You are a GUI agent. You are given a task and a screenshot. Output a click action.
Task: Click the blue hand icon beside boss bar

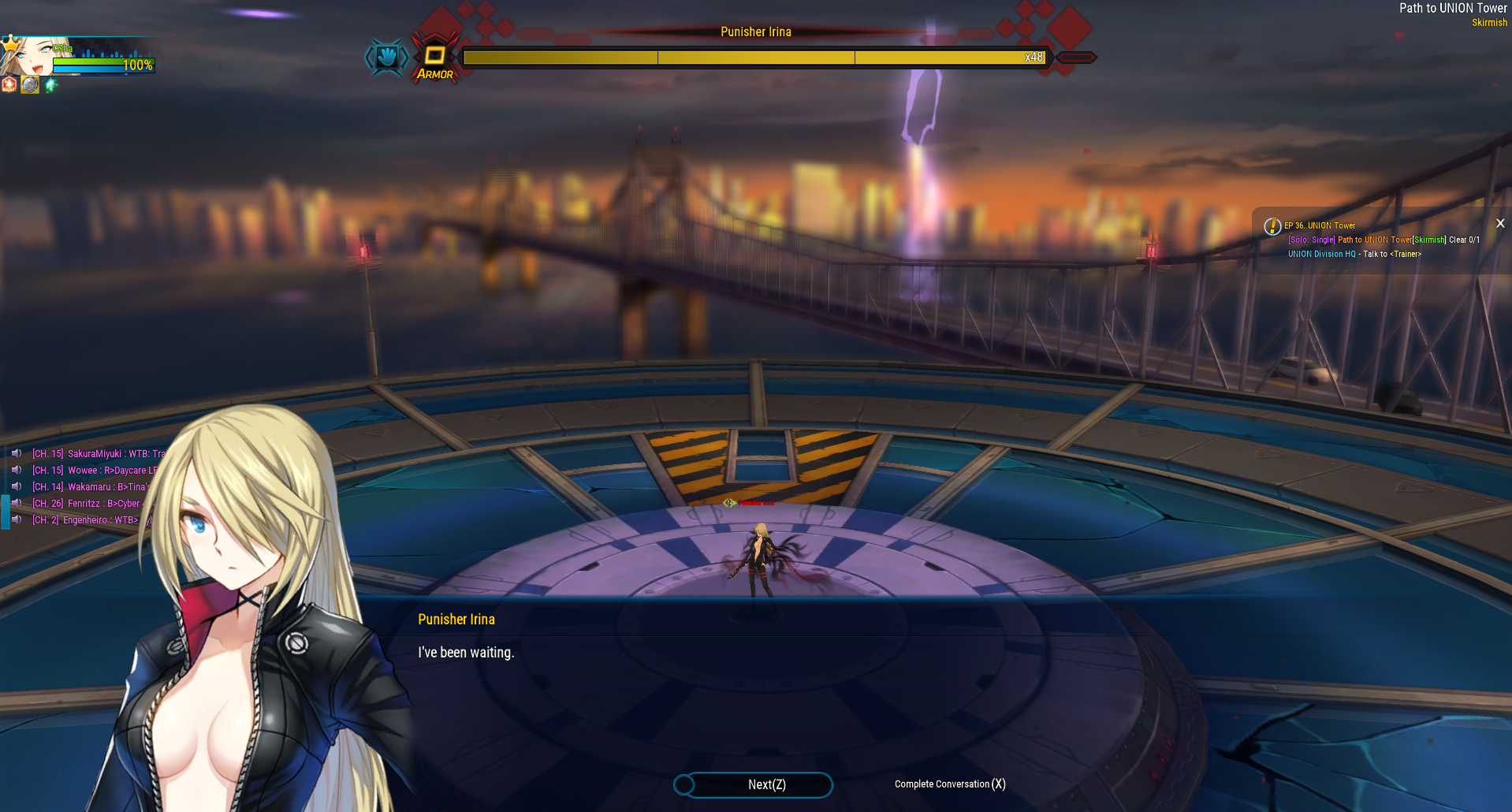[x=386, y=57]
